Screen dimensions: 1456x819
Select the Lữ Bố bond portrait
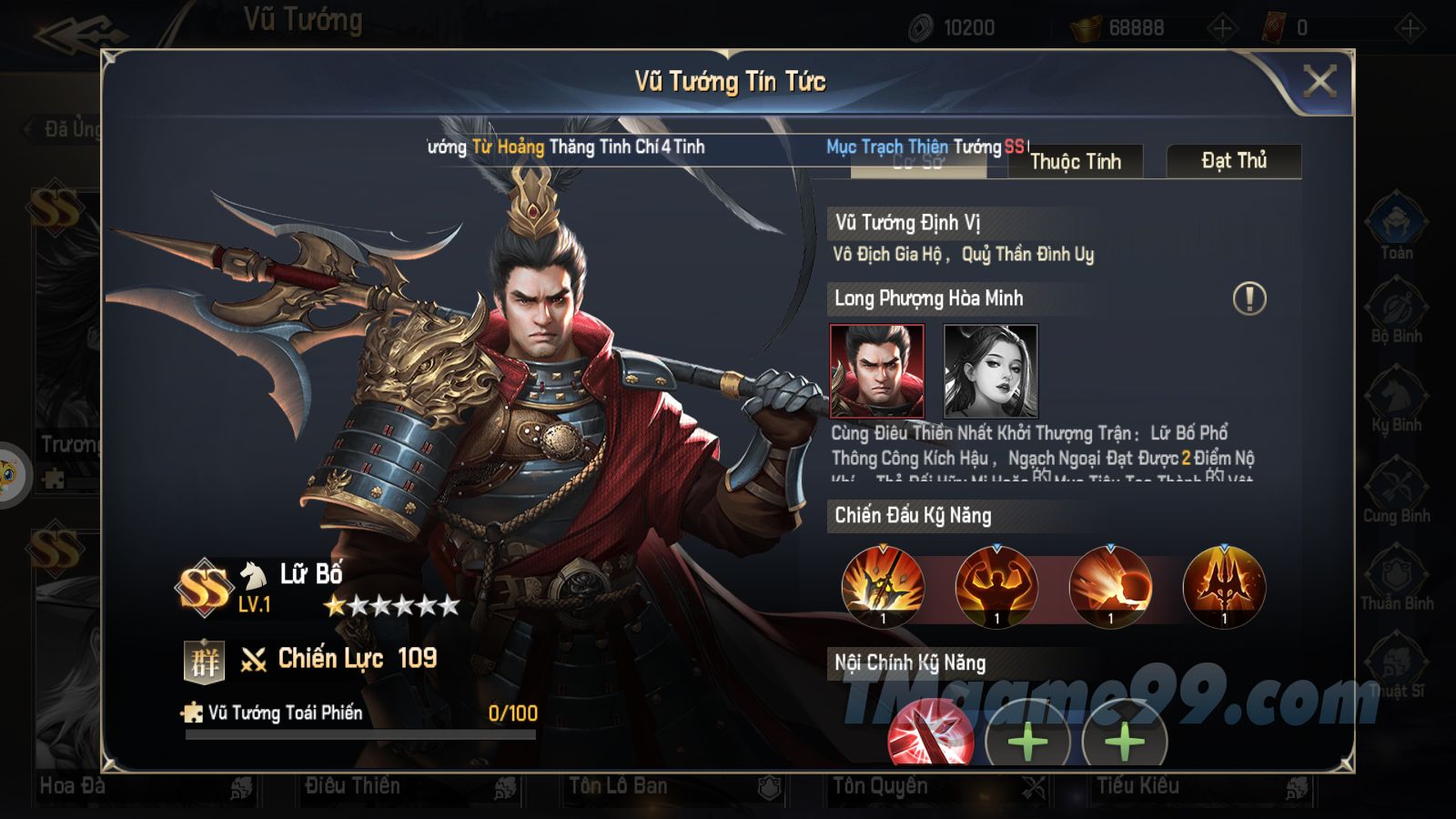coord(876,370)
